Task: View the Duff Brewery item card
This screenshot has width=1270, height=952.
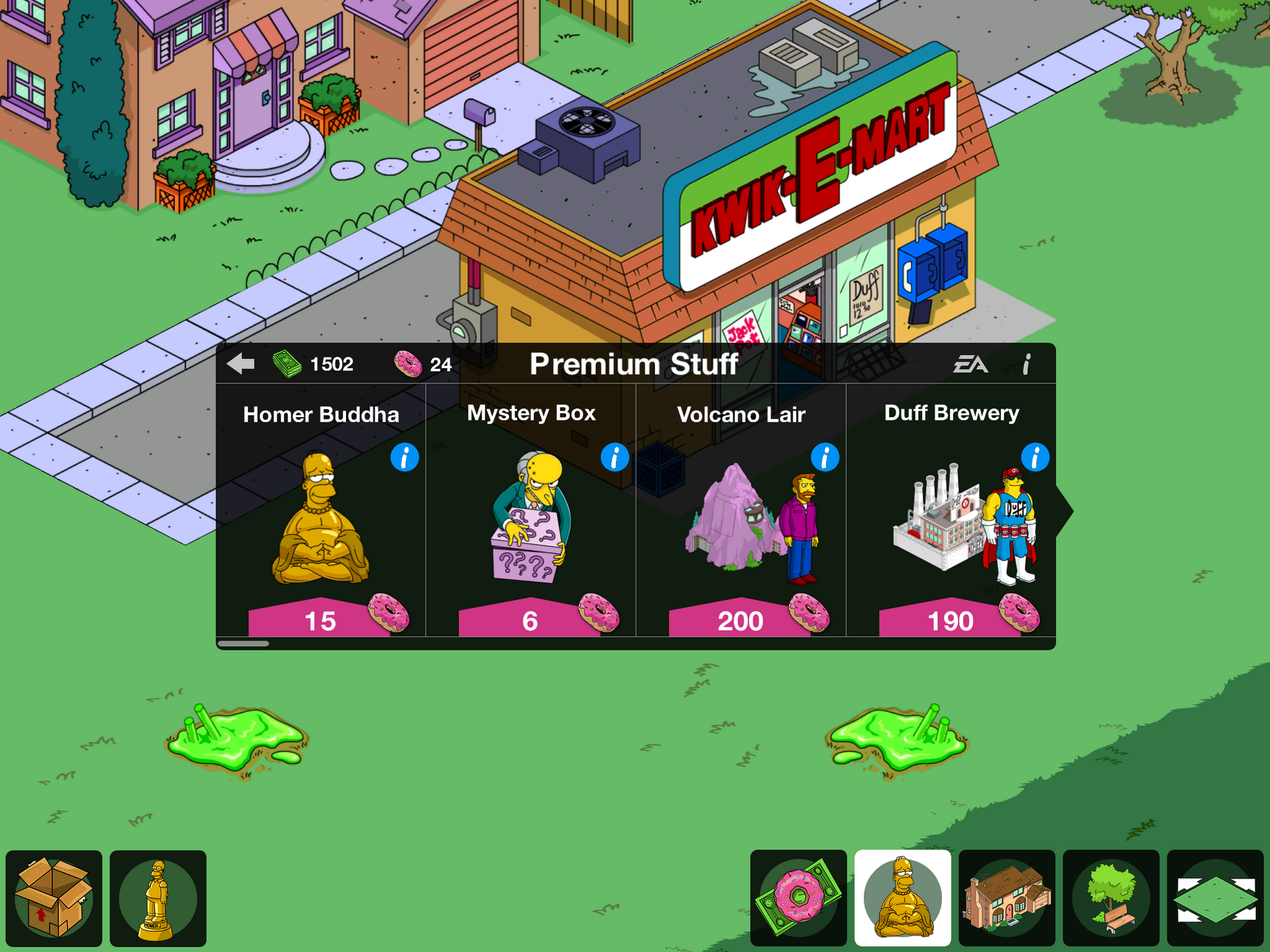Action: click(x=951, y=522)
